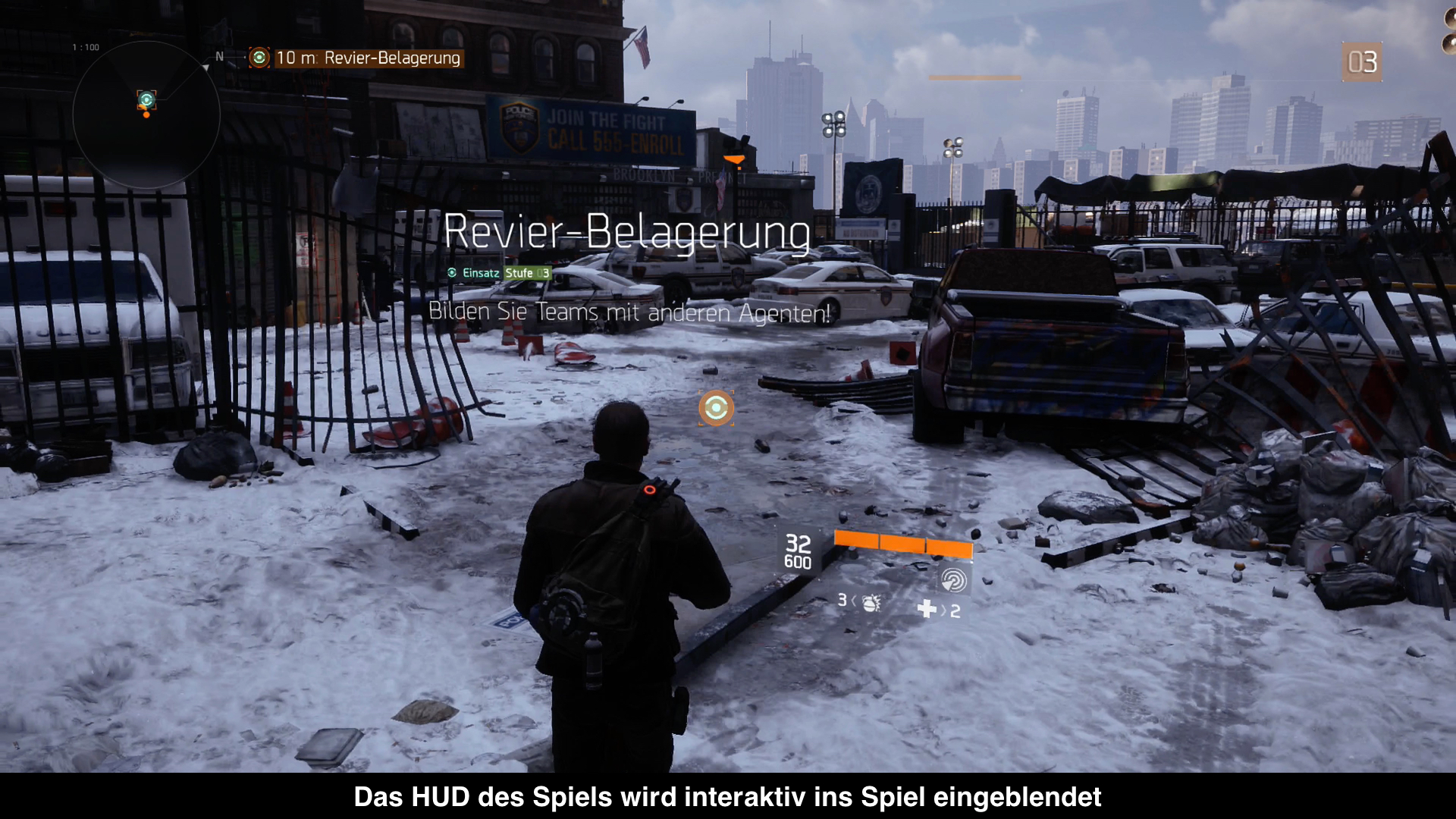The width and height of the screenshot is (1456, 819).
Task: Click the circular minimap radar
Action: tap(146, 115)
